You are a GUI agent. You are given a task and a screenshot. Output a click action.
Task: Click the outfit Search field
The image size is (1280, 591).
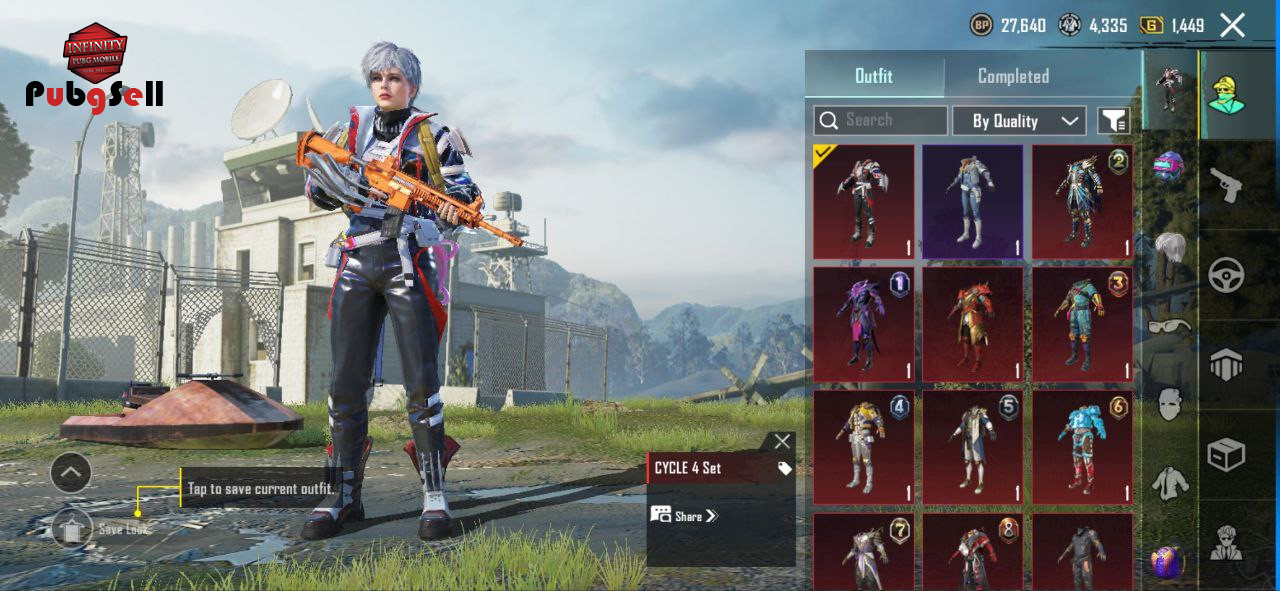point(880,120)
